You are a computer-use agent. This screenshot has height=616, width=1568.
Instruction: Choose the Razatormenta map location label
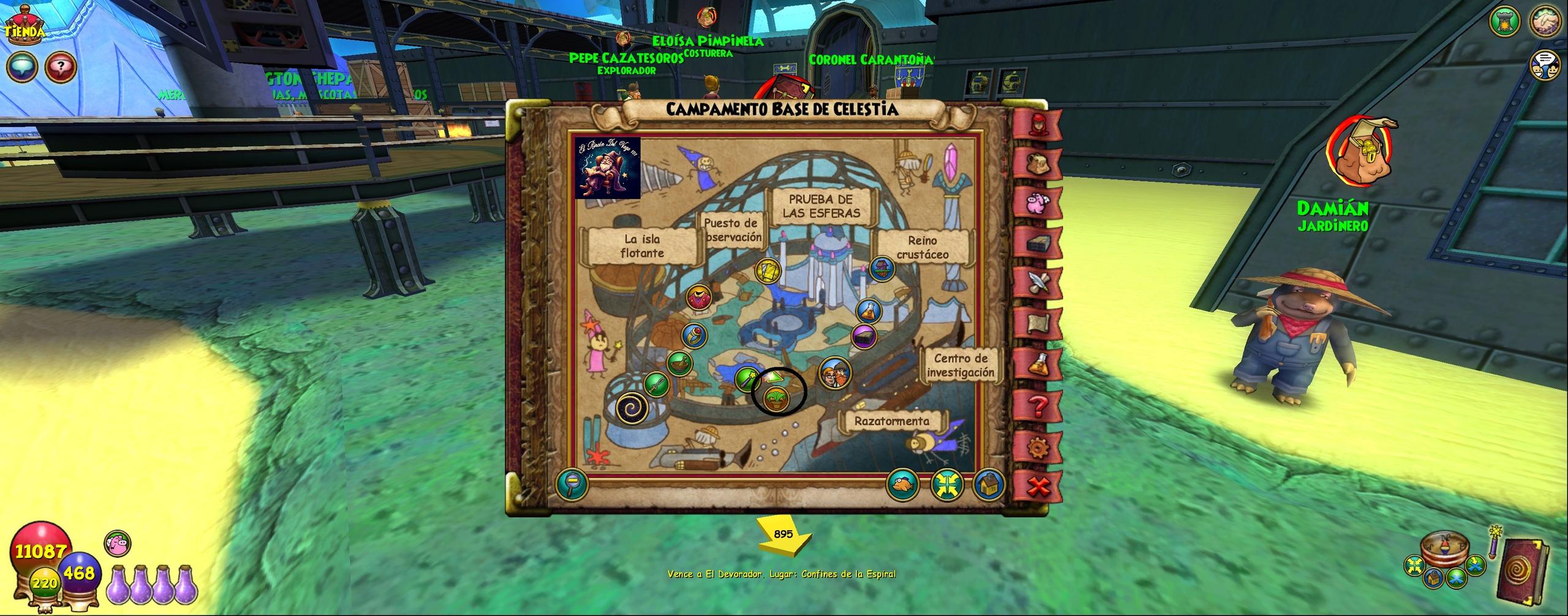[892, 421]
